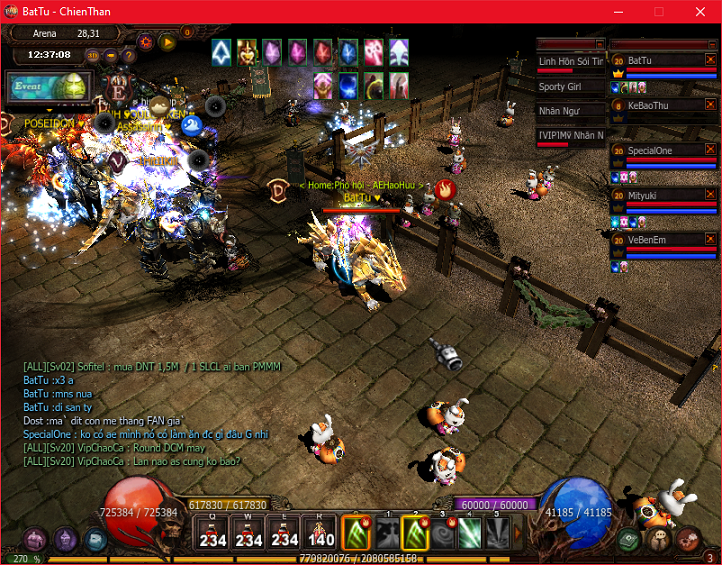Remove Mityuki from party with X button
This screenshot has width=722, height=565.
click(710, 196)
